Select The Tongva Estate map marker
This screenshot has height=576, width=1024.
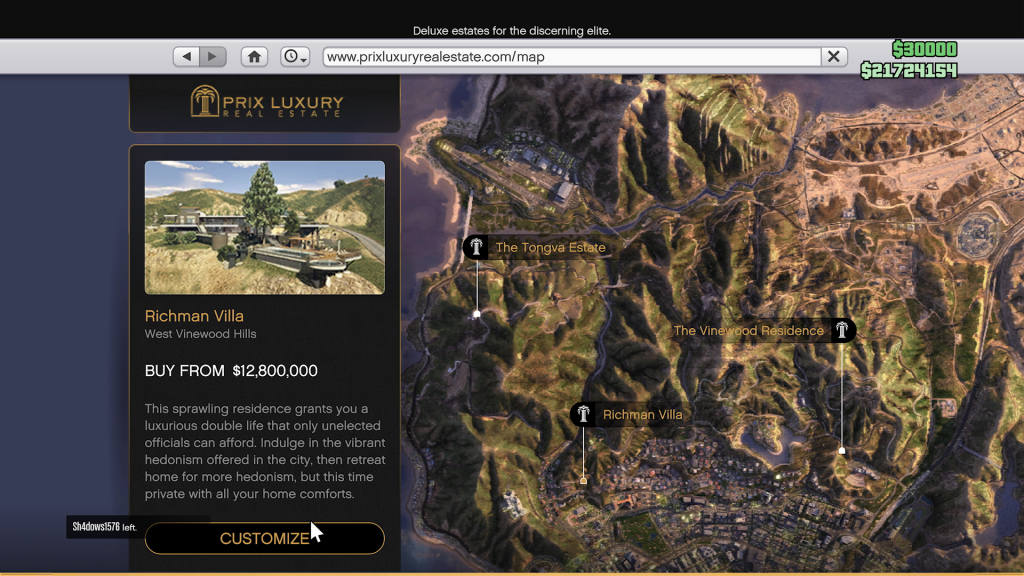476,247
